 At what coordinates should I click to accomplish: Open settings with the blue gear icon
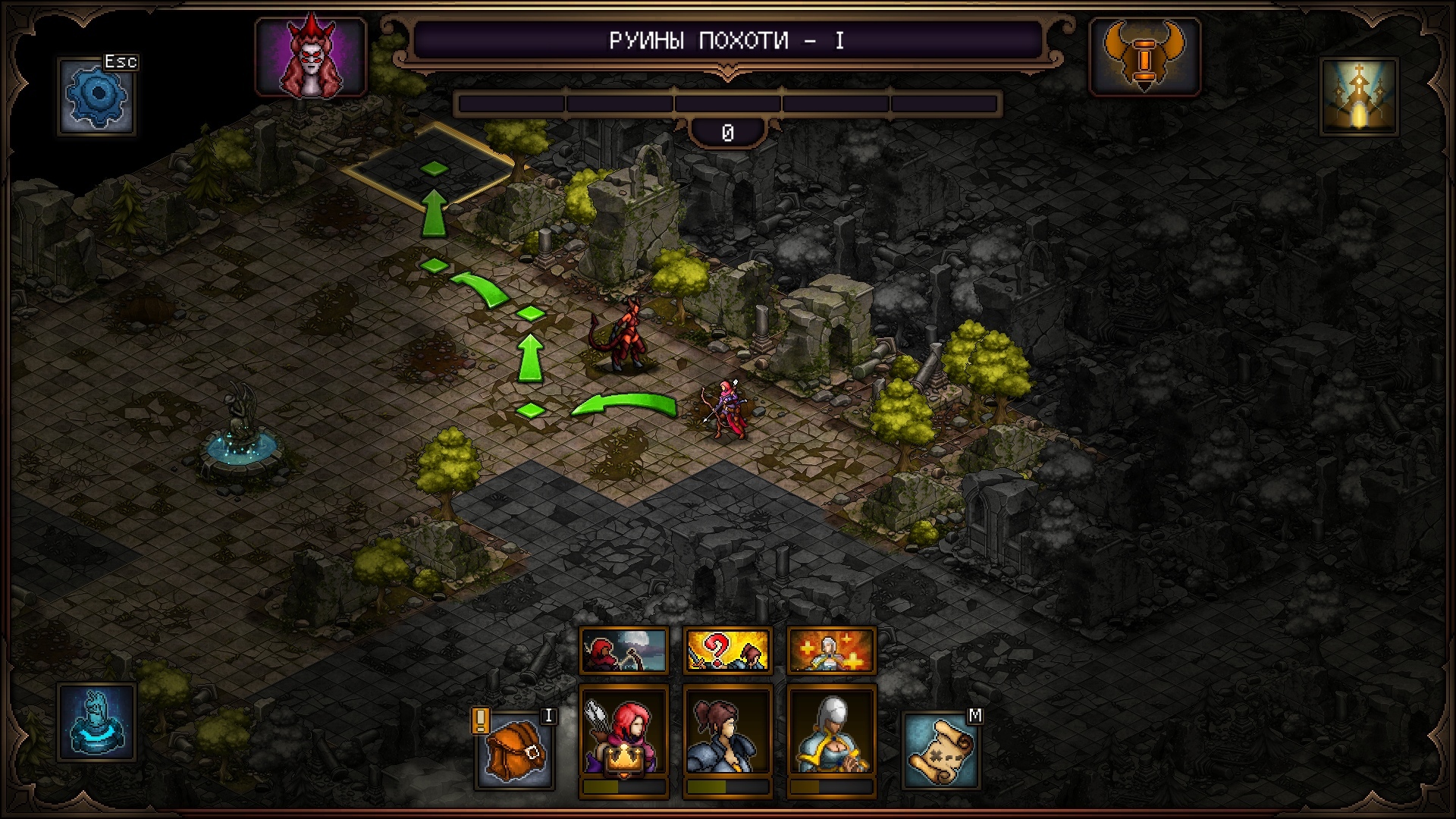[x=98, y=97]
